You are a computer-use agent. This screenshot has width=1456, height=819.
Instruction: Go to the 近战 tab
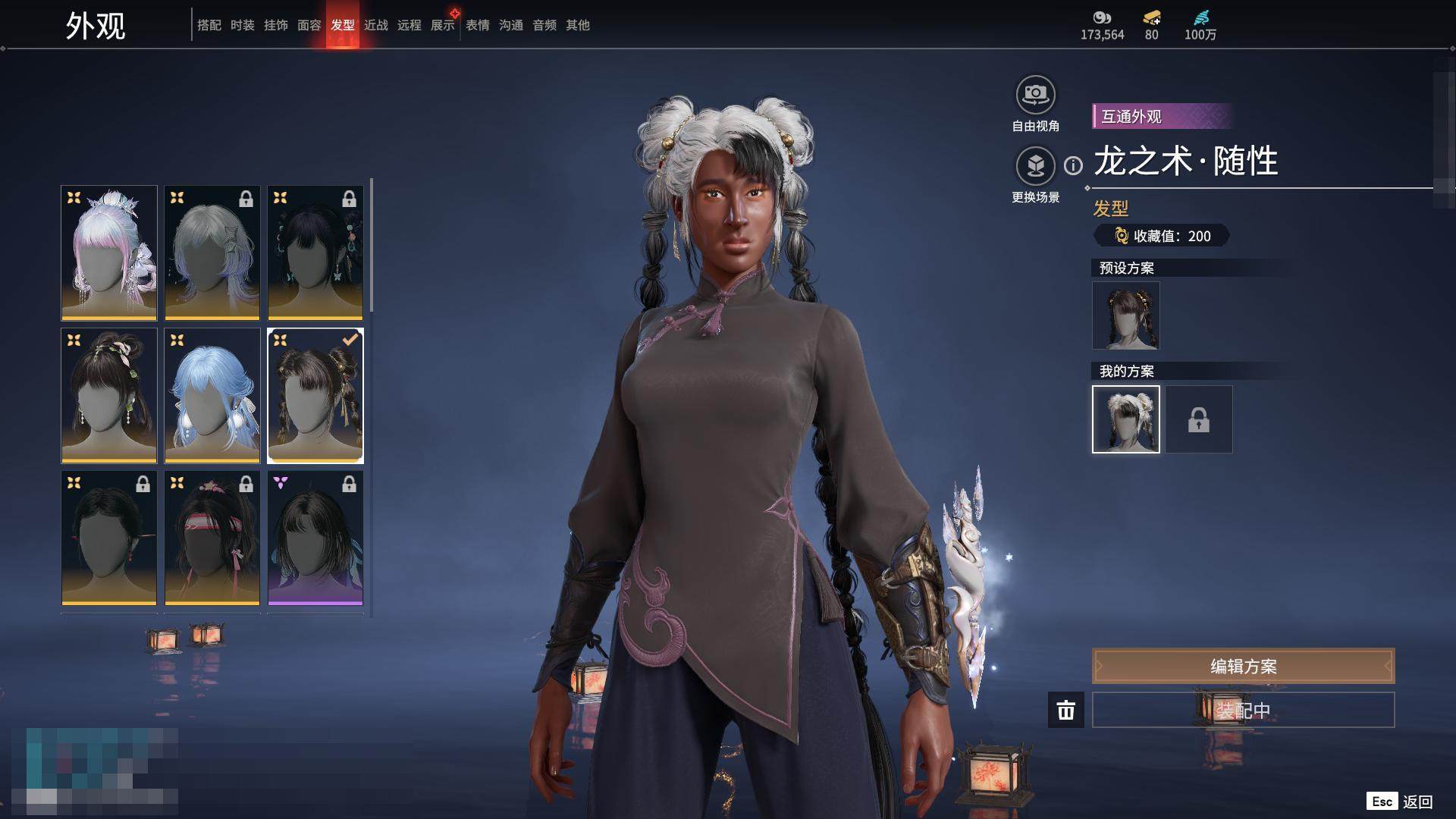pyautogui.click(x=376, y=25)
